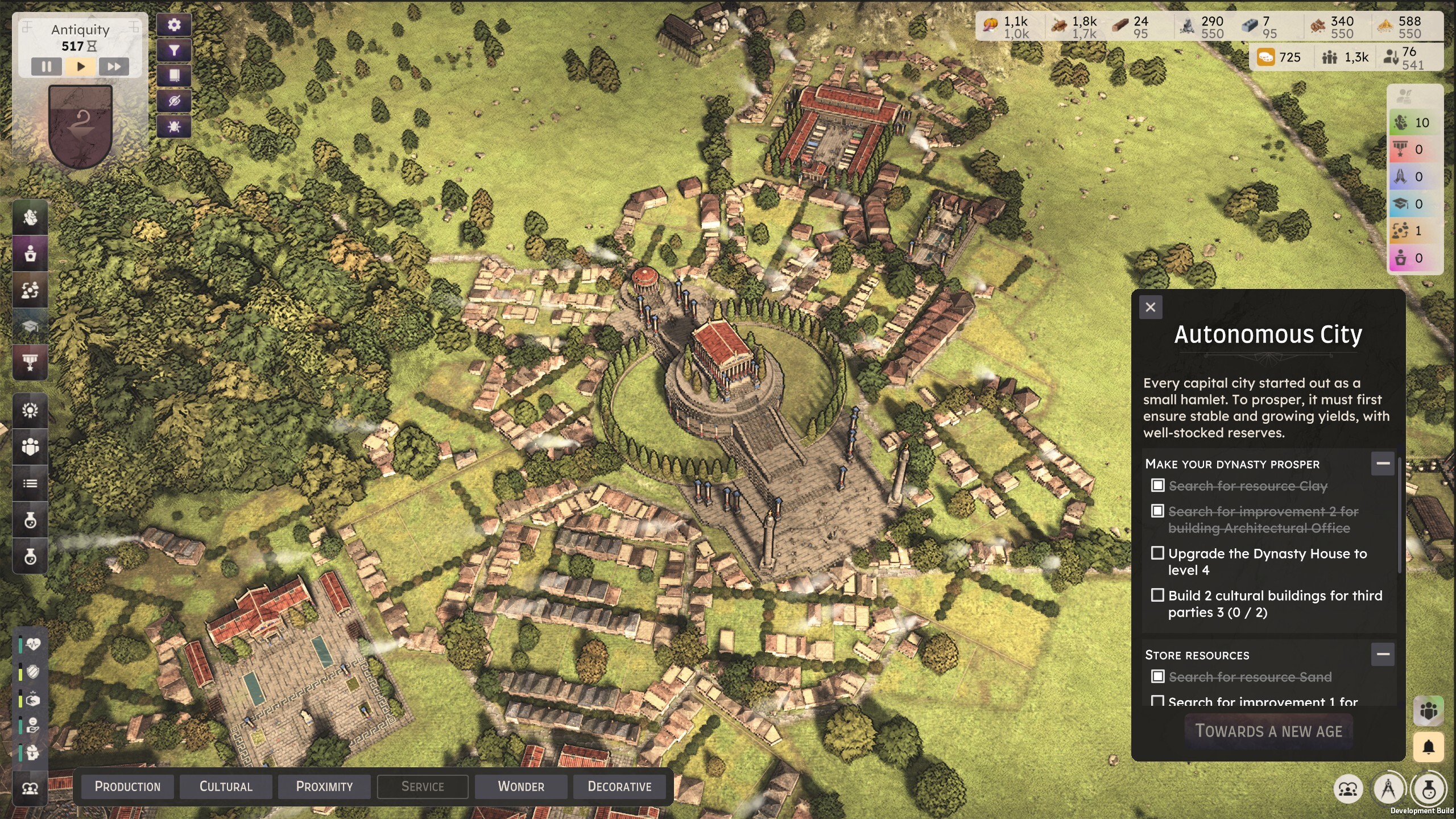Open the Wonder building category

(x=521, y=787)
